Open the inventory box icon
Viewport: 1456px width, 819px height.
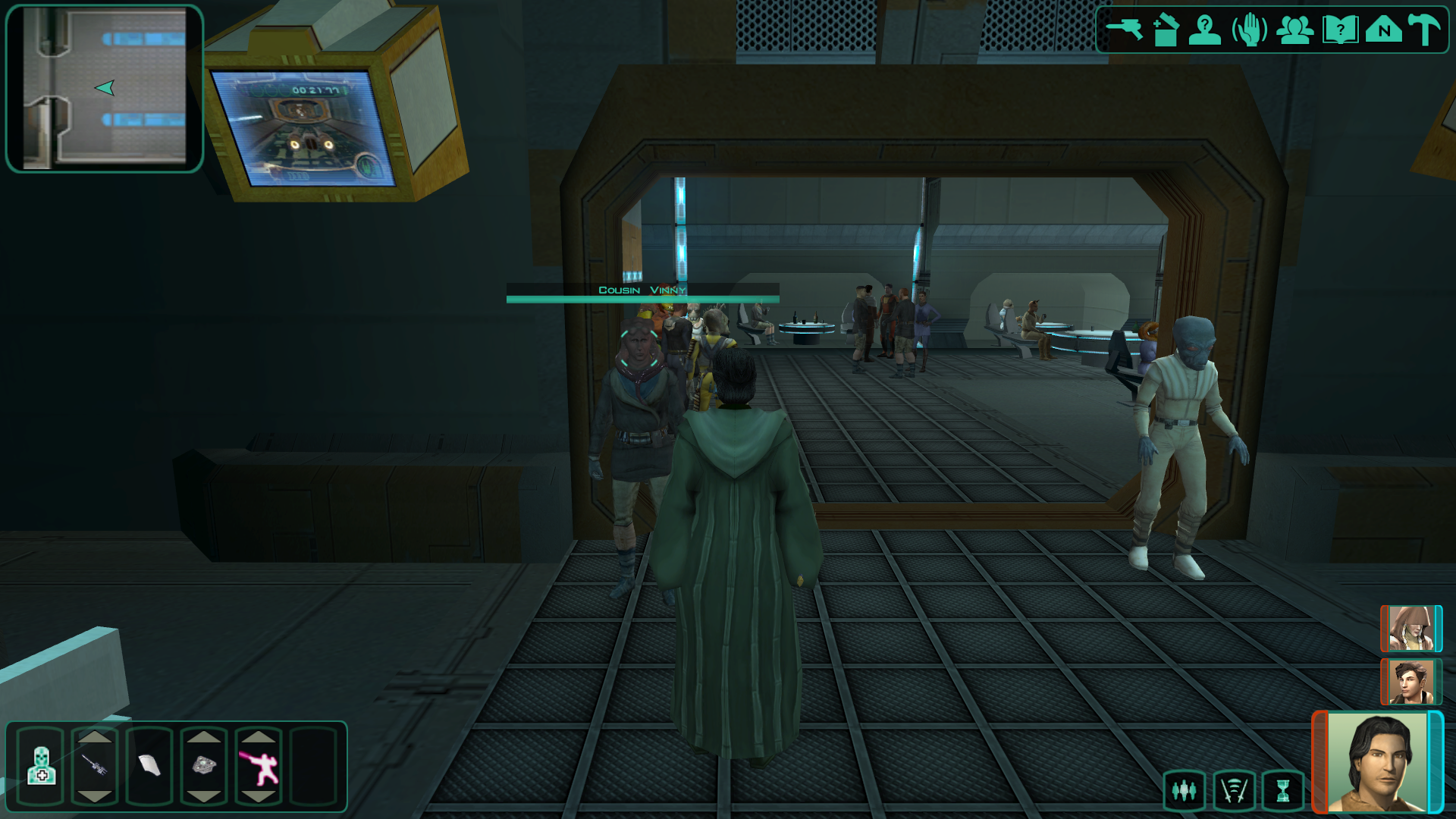pos(1166,30)
